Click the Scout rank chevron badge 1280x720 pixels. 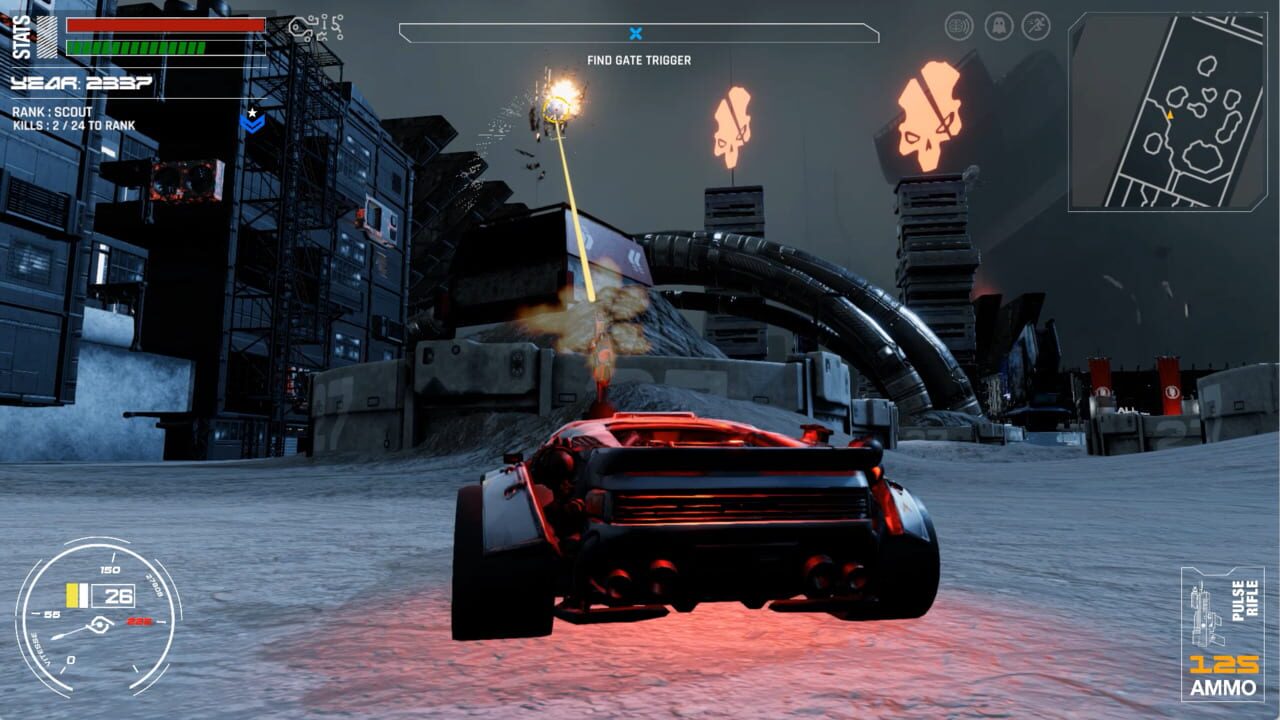point(252,121)
